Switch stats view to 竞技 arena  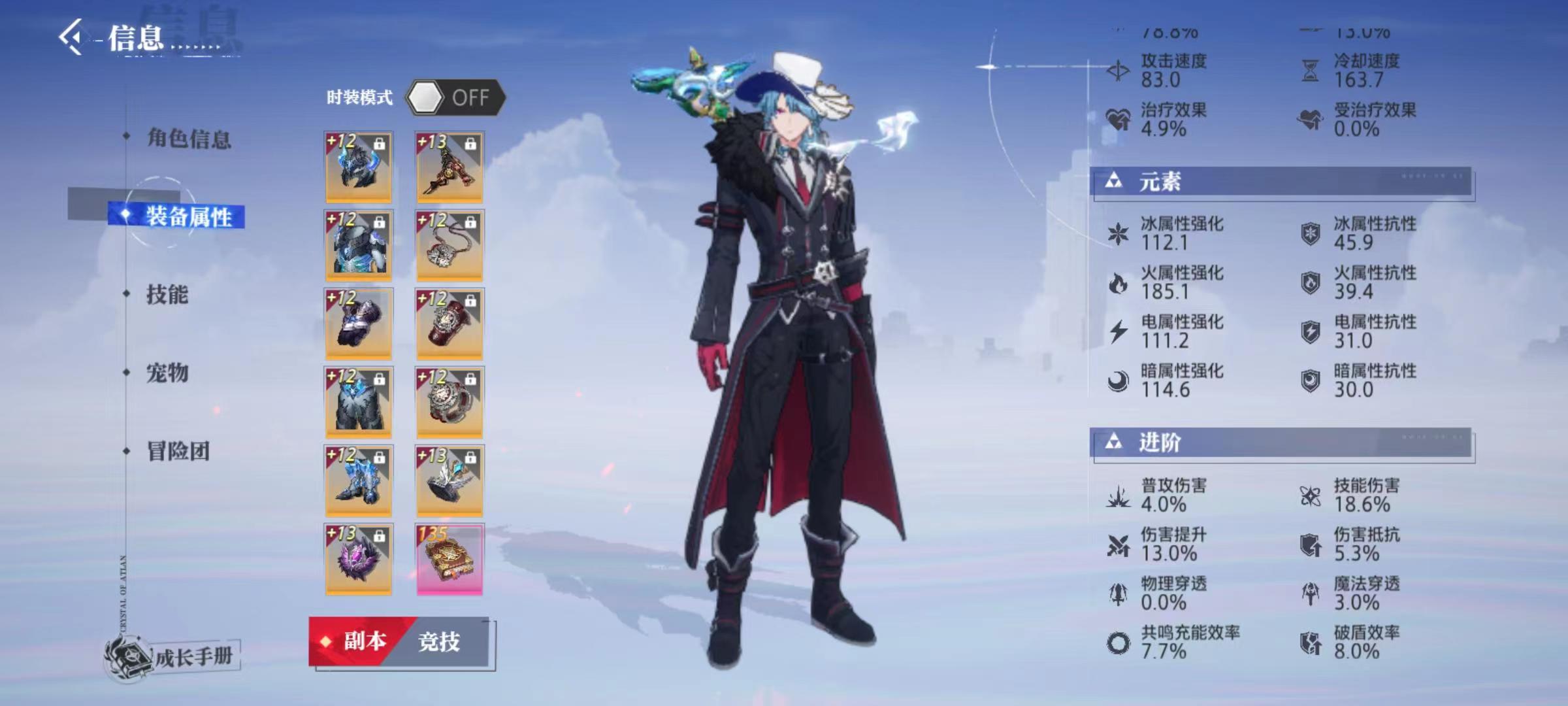point(440,642)
